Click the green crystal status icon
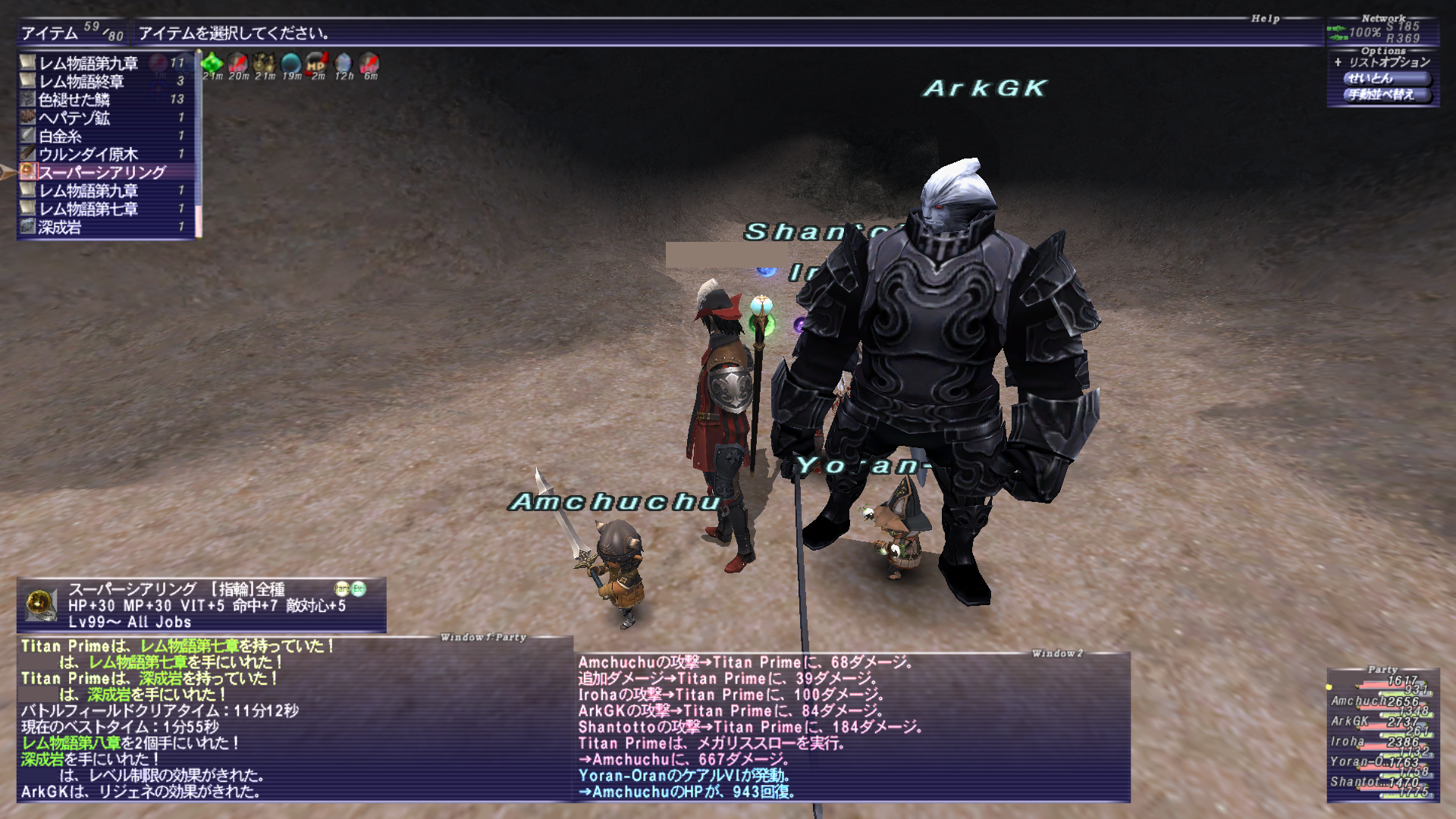Viewport: 1456px width, 819px height. tap(212, 63)
